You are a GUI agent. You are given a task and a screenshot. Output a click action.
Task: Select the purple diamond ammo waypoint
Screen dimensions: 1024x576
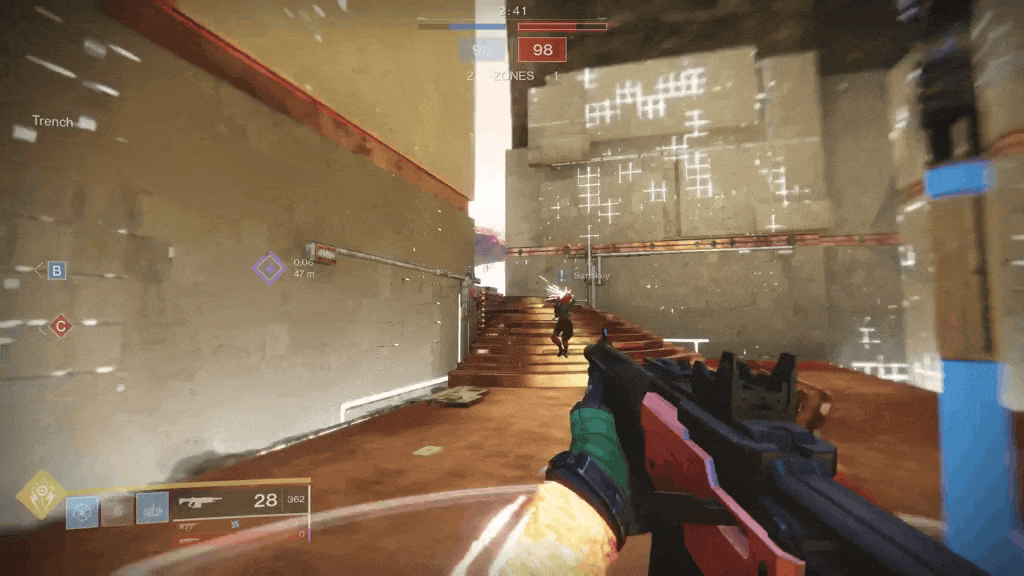[x=268, y=268]
